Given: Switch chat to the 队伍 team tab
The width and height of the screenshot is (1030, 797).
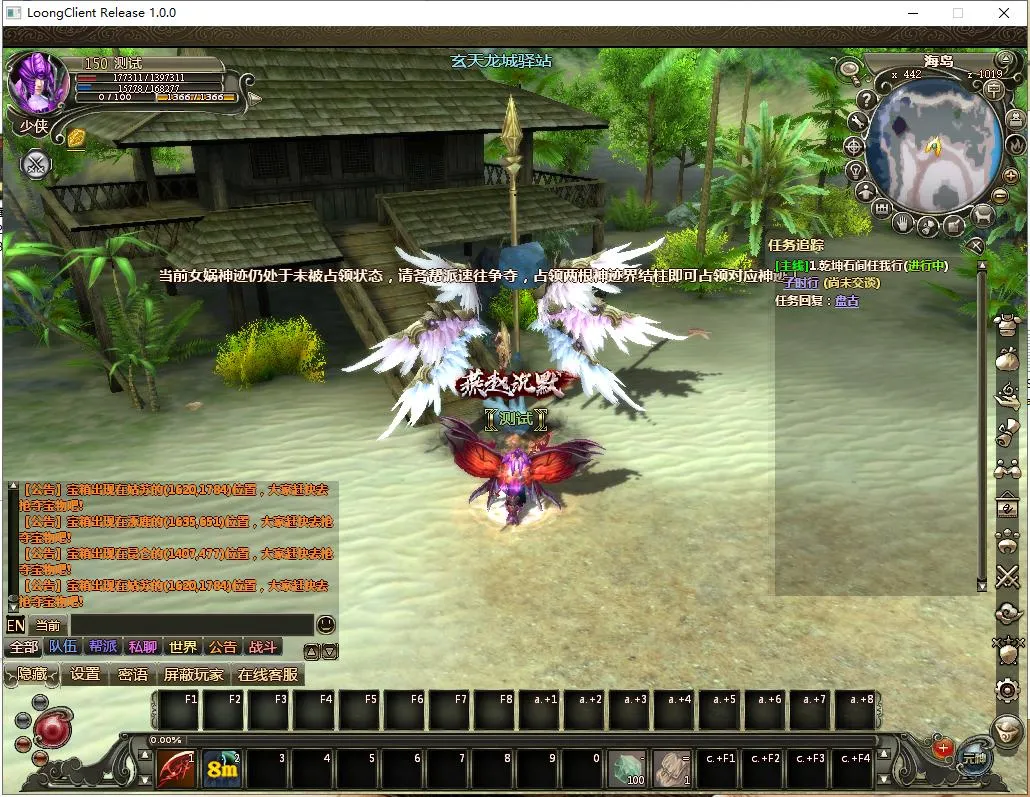Looking at the screenshot, I should click(x=63, y=647).
